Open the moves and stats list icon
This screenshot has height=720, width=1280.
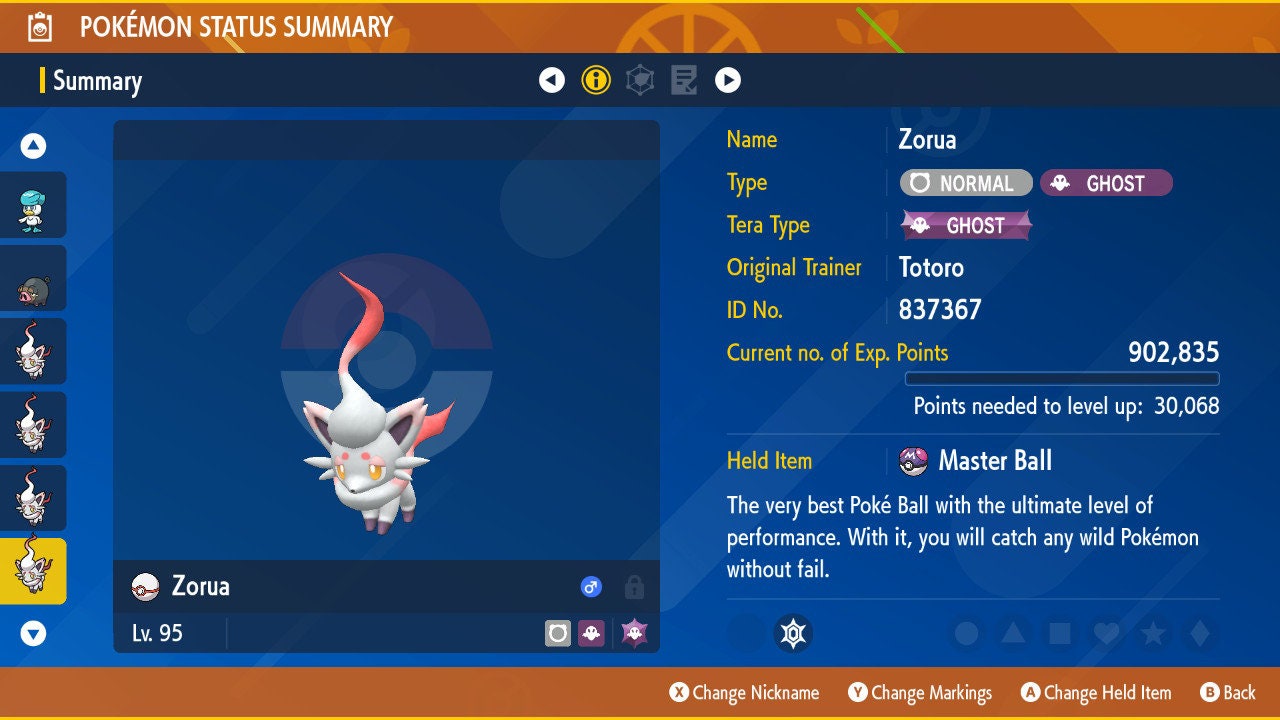click(684, 80)
